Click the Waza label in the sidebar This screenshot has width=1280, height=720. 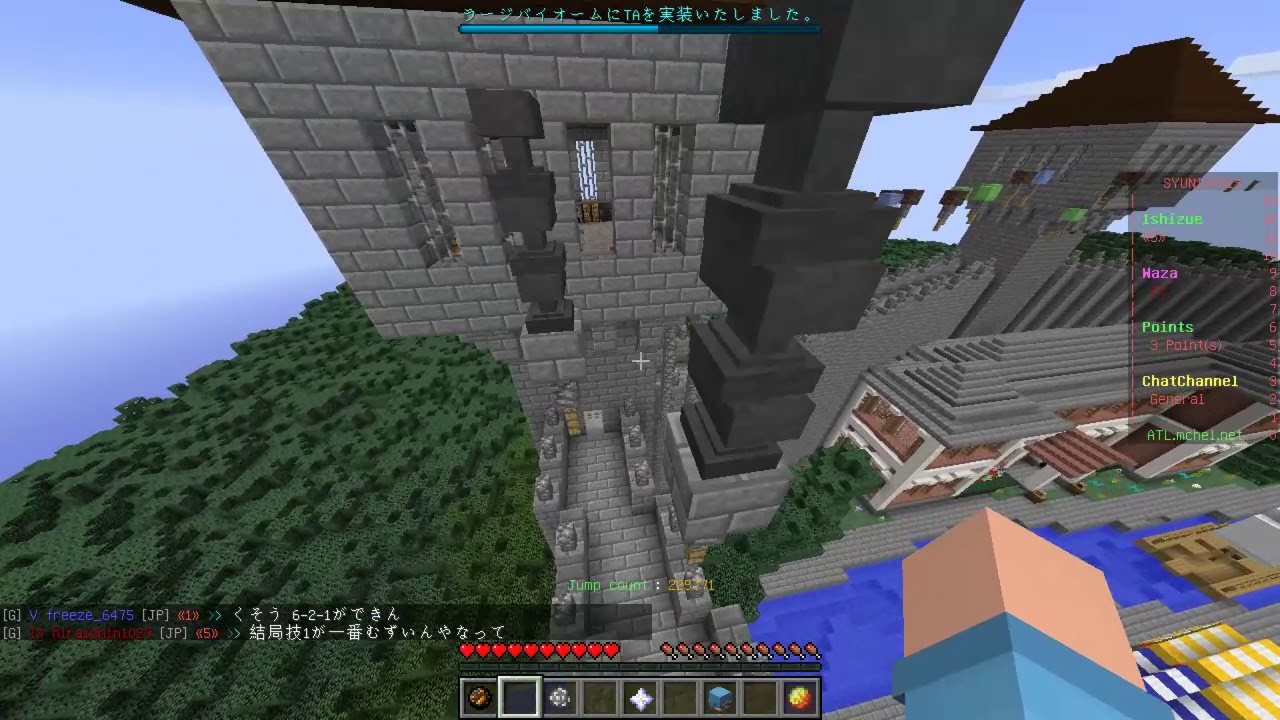tap(1159, 272)
